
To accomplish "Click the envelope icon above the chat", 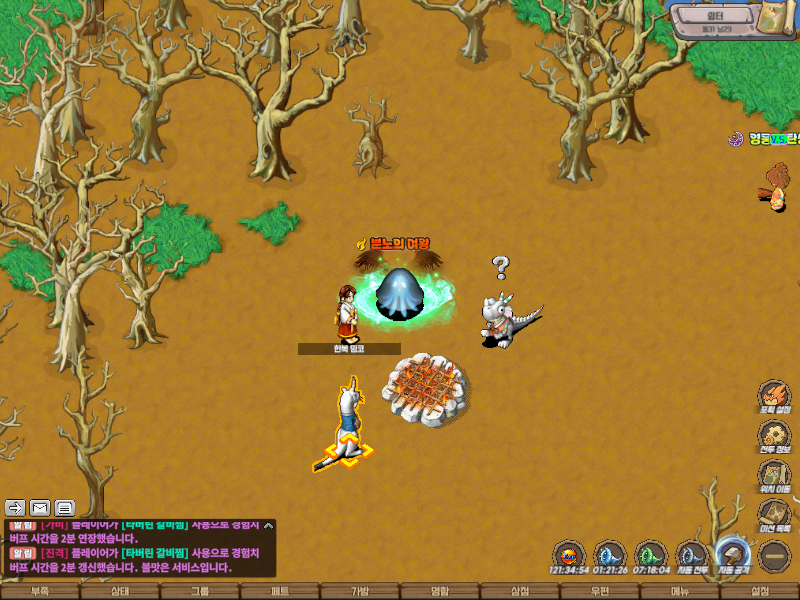I will [40, 507].
